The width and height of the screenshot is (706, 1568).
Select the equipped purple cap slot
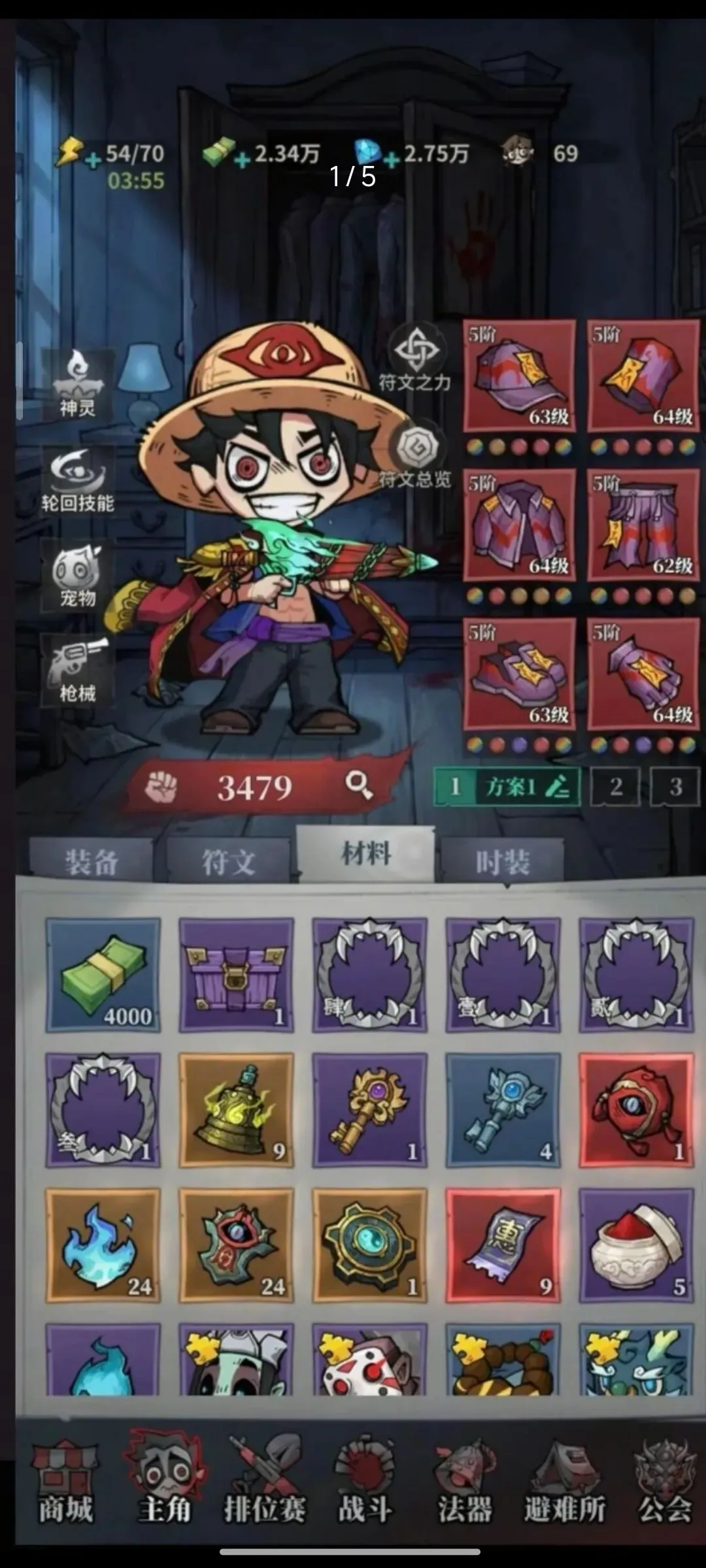point(520,376)
